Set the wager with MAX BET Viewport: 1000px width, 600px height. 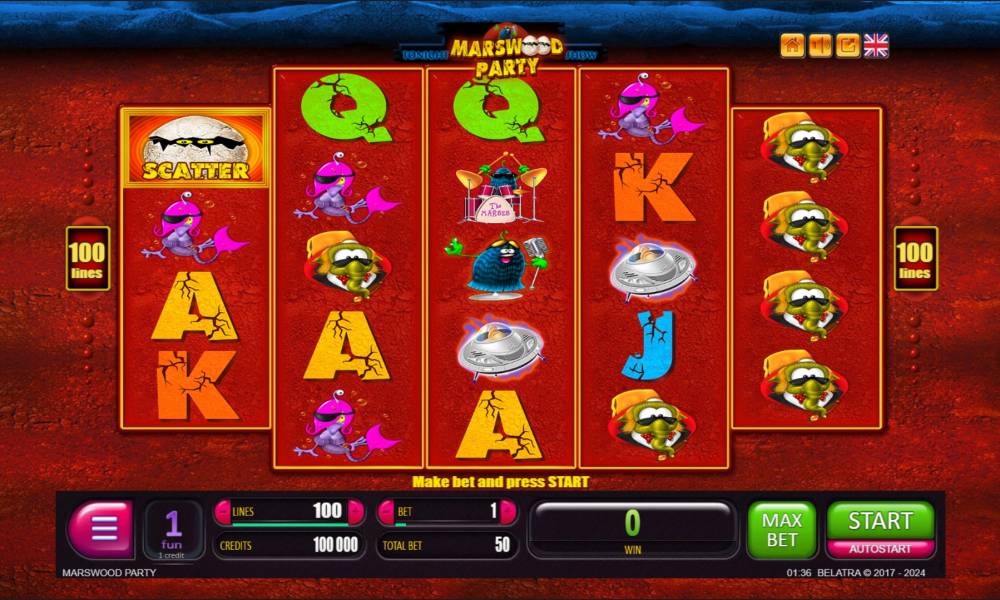pos(781,529)
